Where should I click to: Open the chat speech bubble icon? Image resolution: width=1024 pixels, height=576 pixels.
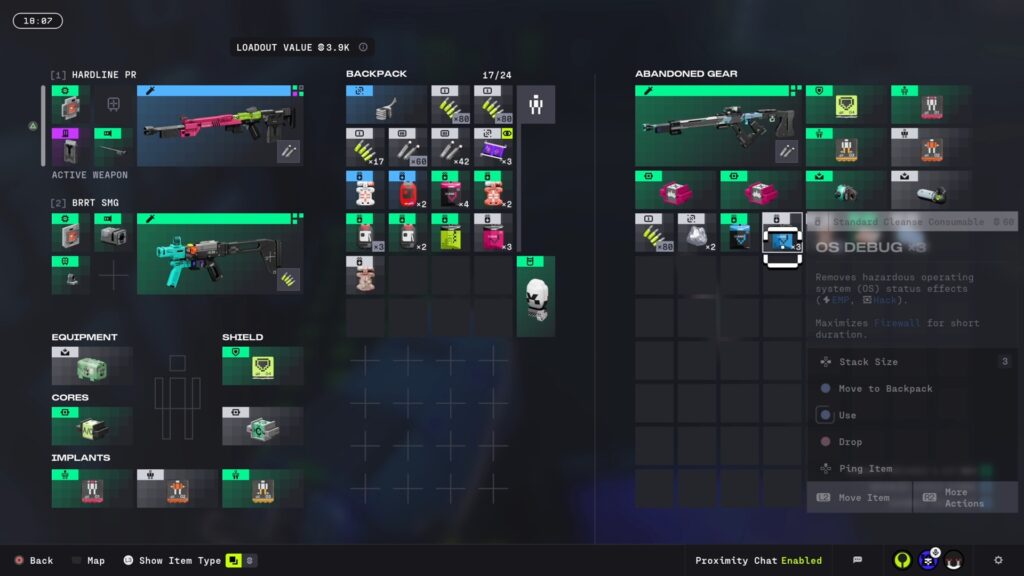coord(857,560)
